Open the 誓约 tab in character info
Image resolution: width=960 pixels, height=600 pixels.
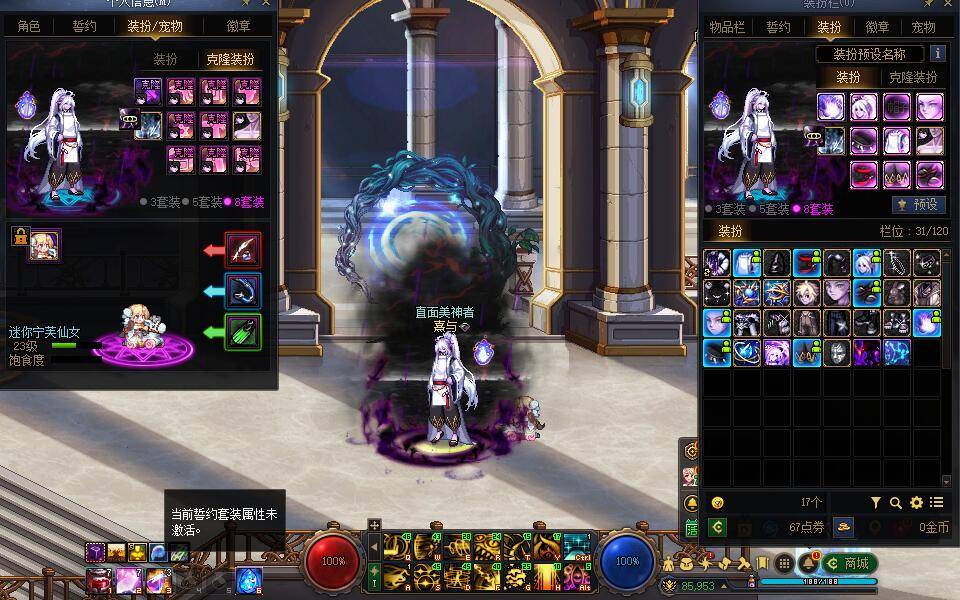click(x=85, y=26)
